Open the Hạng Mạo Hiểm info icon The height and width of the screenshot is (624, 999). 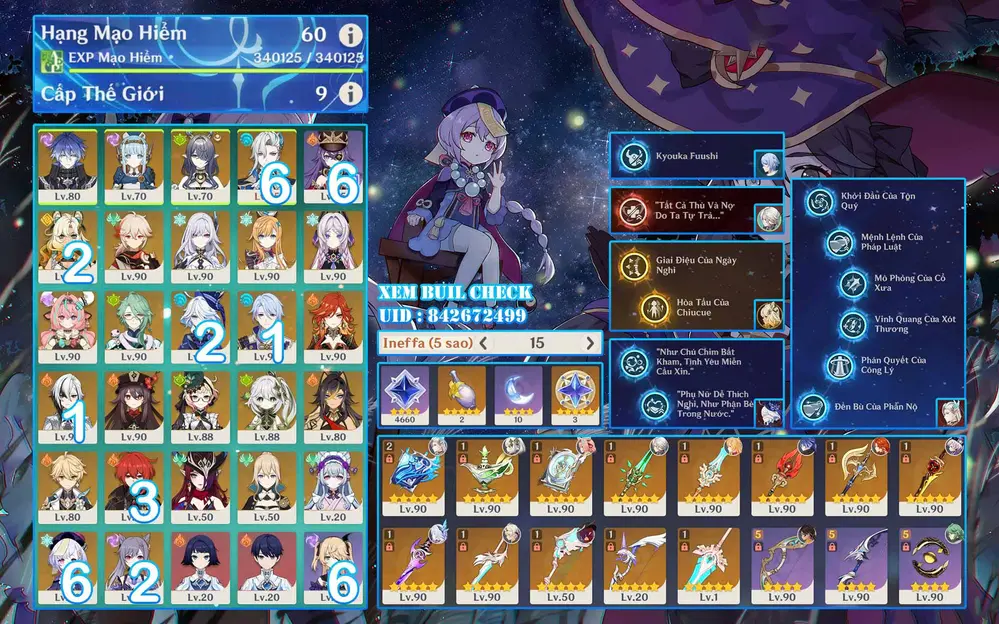(349, 35)
